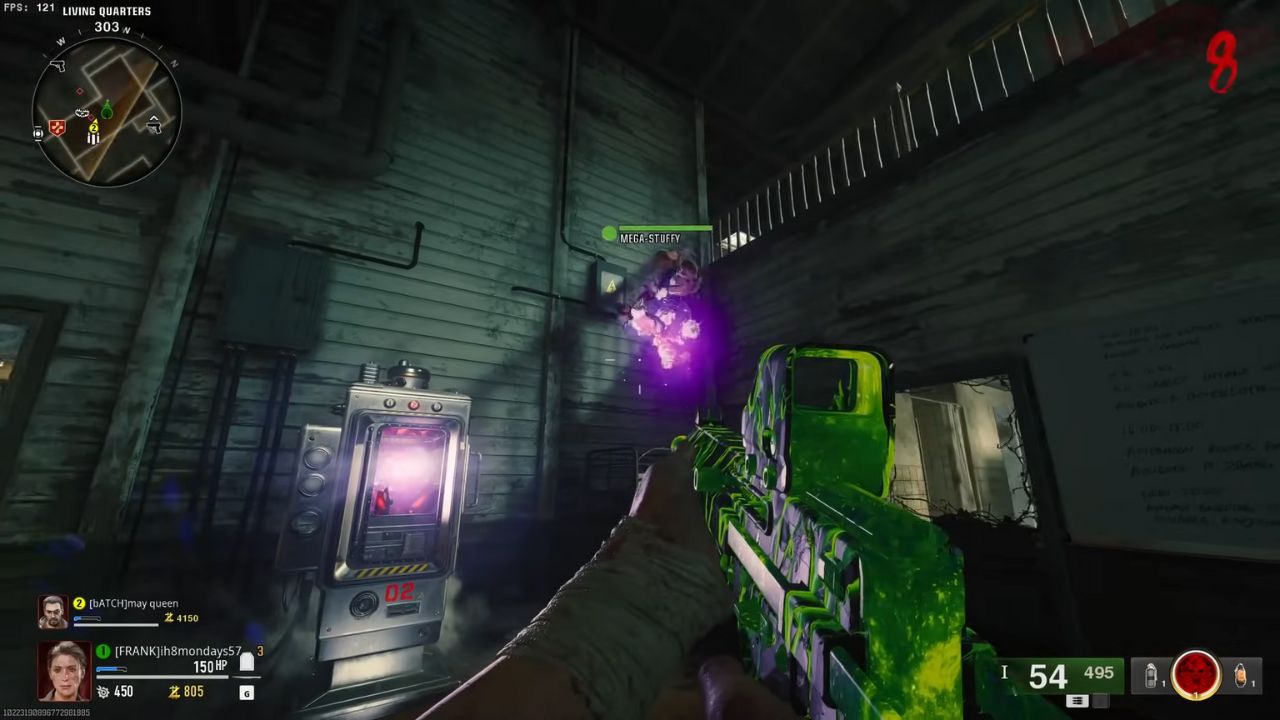The height and width of the screenshot is (720, 1280).
Task: Select the stim shot tactical equipment icon
Action: (x=1150, y=675)
